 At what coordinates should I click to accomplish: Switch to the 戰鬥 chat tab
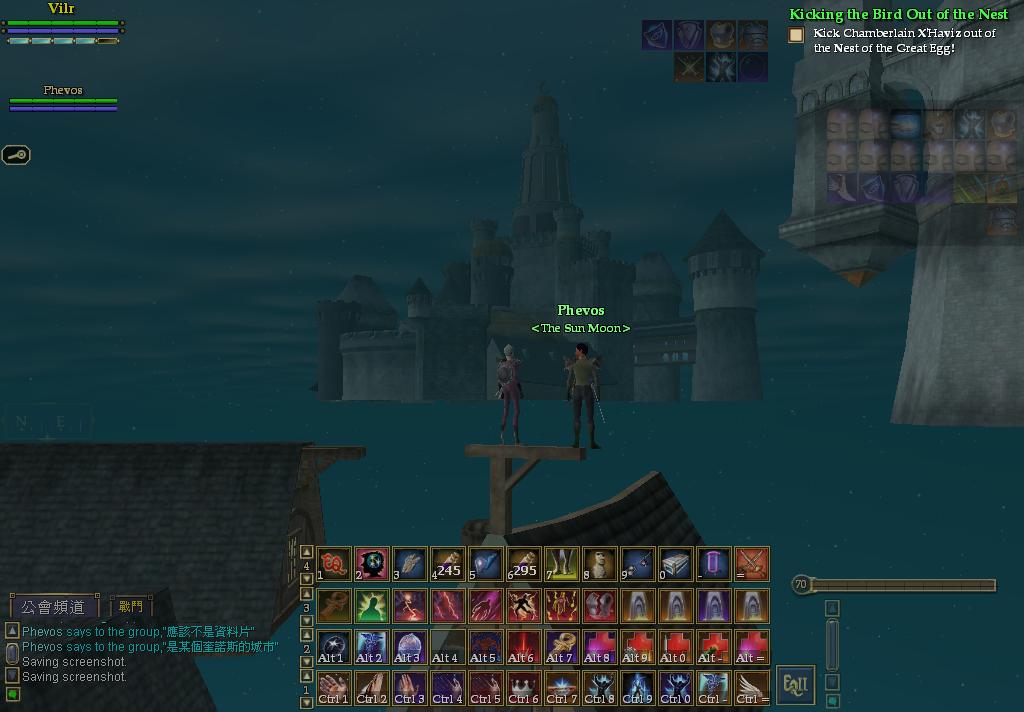coord(131,607)
